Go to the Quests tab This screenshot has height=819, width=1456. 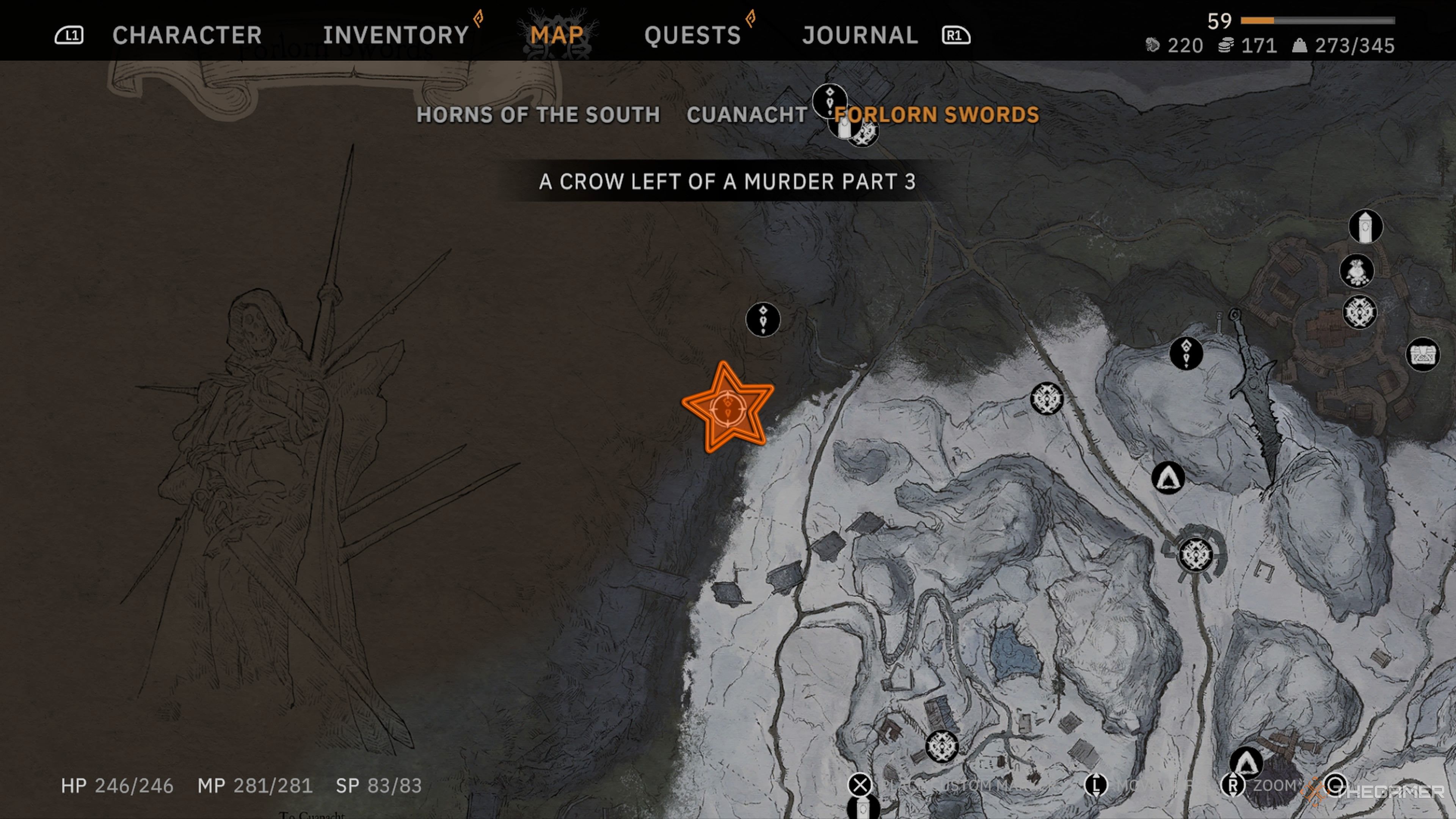click(x=692, y=35)
